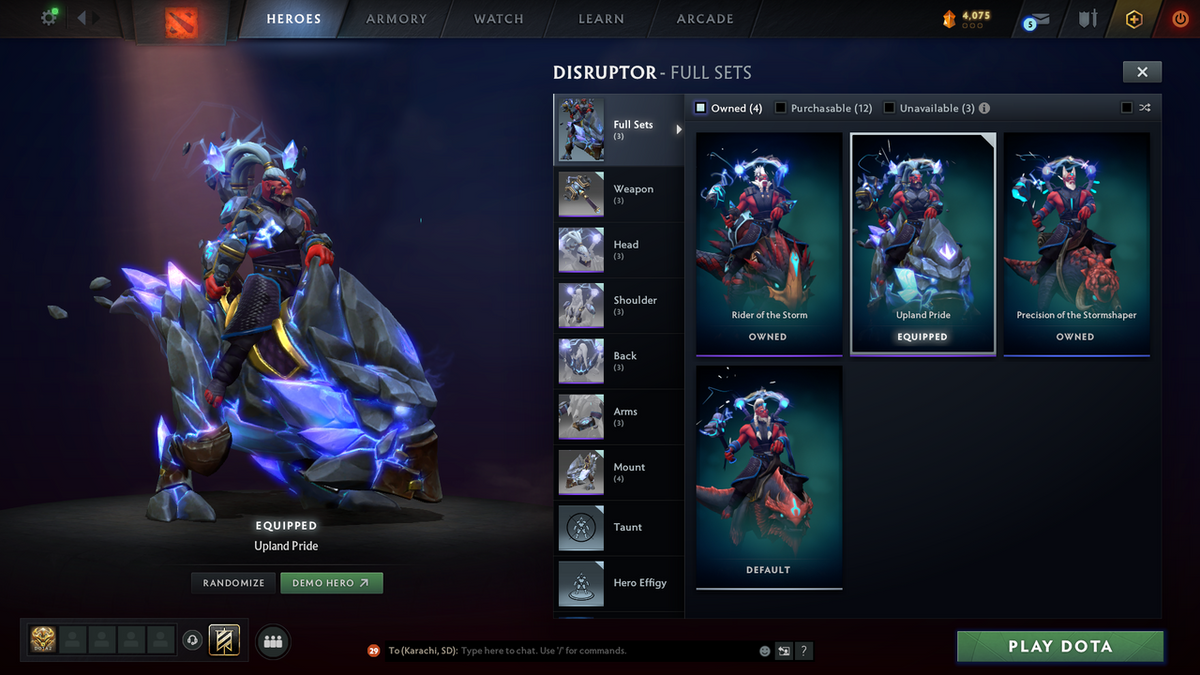Open the Learn section

coord(601,19)
